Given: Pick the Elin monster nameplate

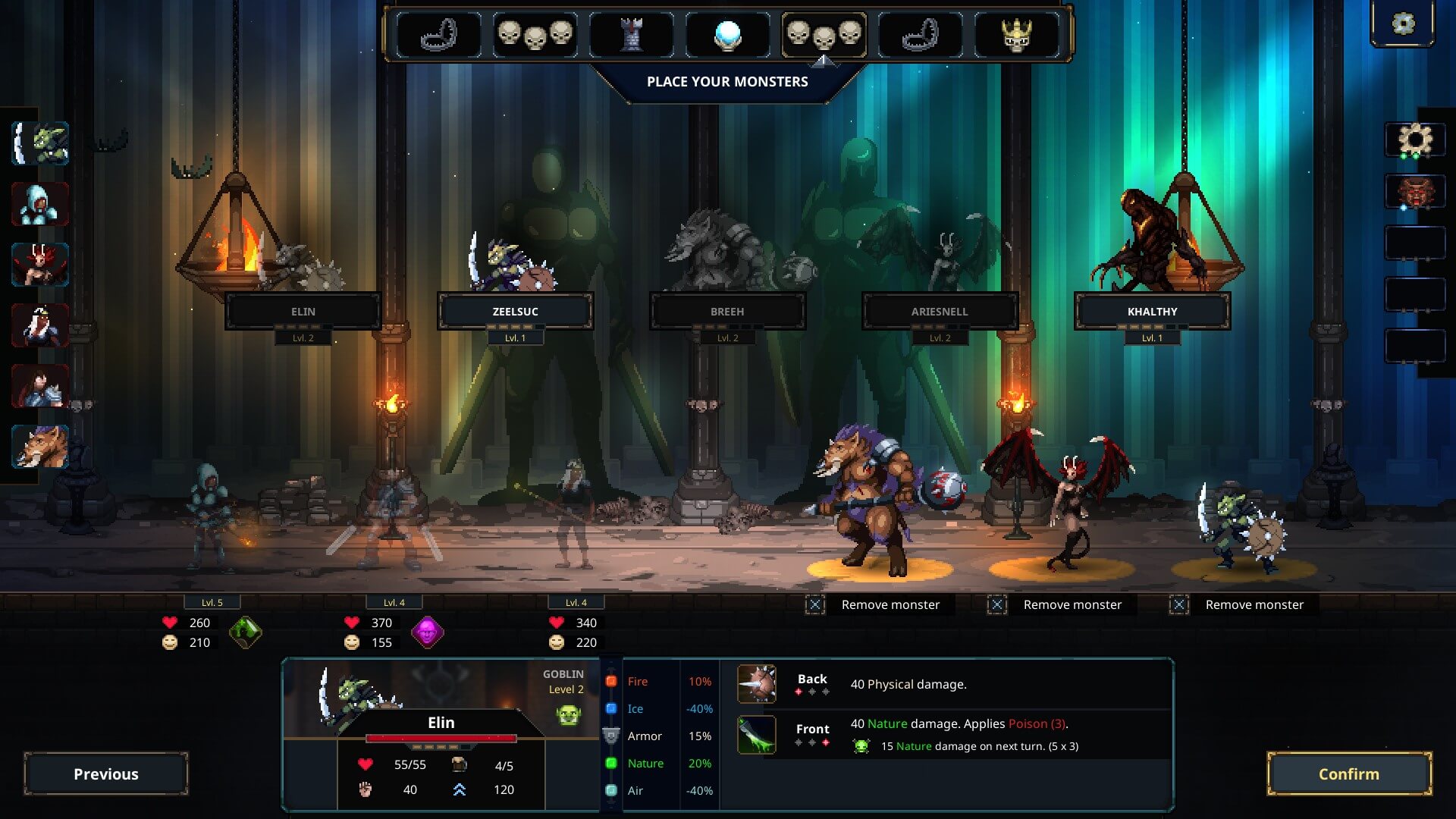Looking at the screenshot, I should tap(303, 311).
